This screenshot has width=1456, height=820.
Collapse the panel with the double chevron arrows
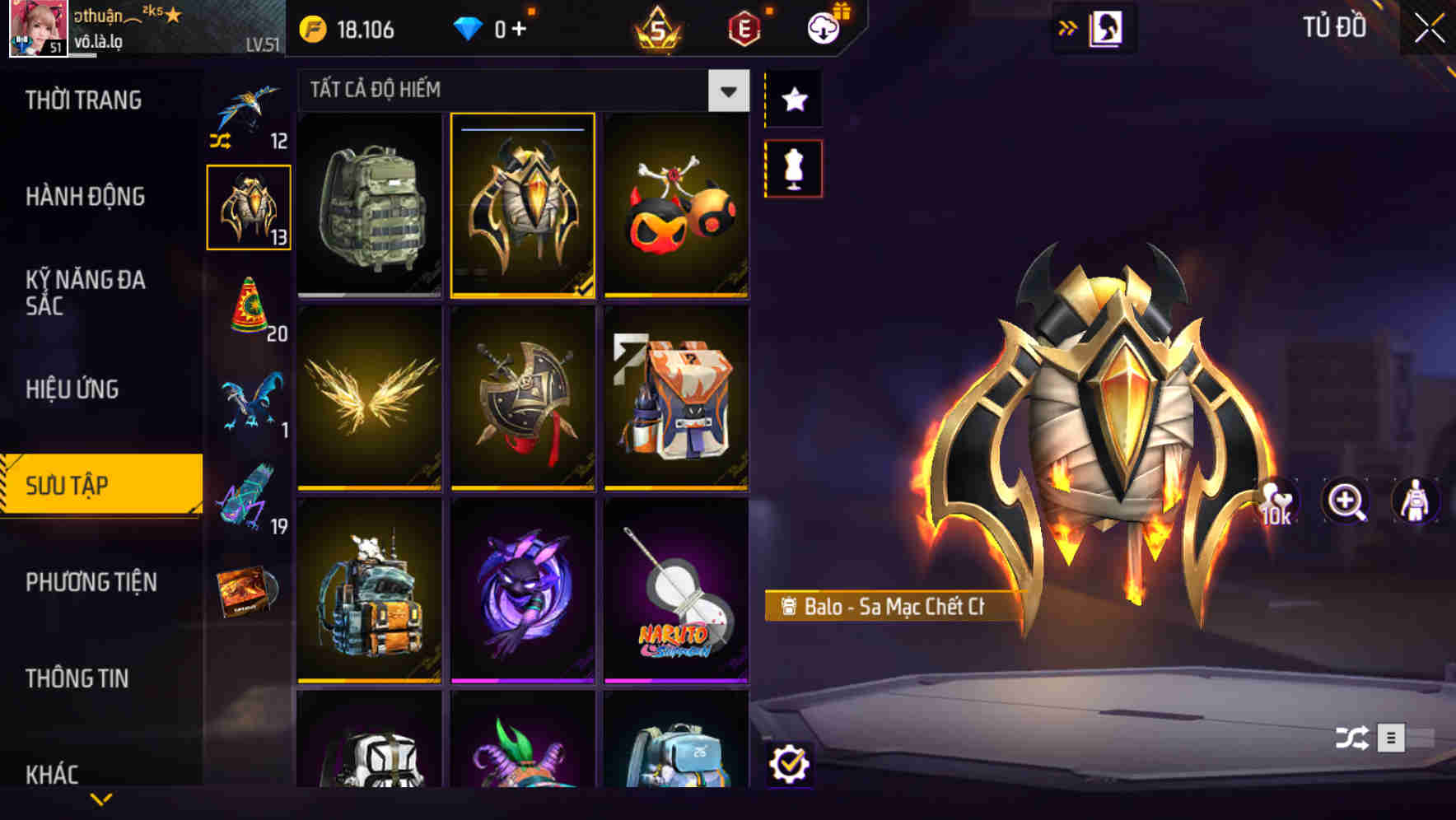1068,27
